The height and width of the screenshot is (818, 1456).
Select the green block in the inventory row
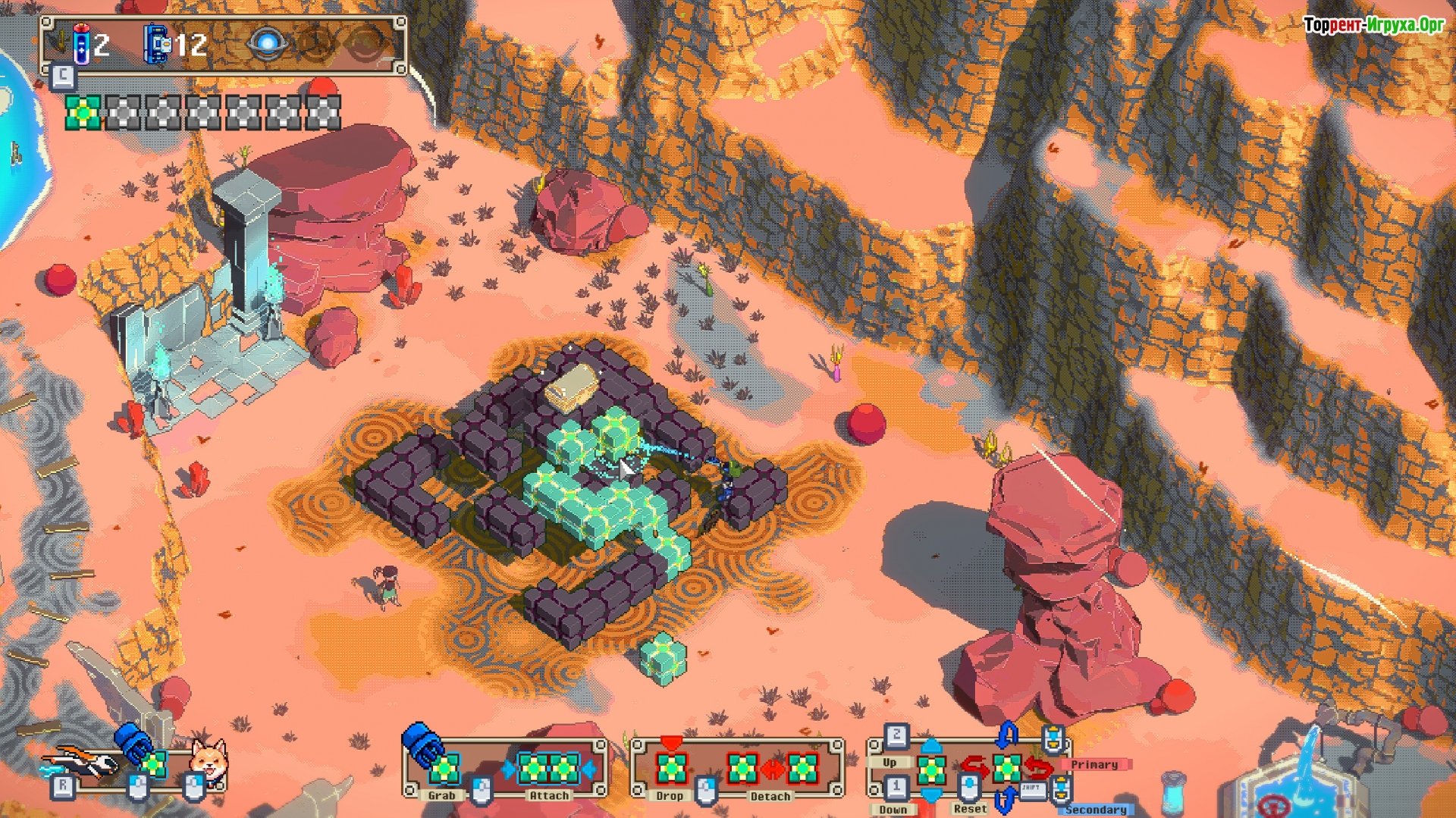tap(83, 113)
